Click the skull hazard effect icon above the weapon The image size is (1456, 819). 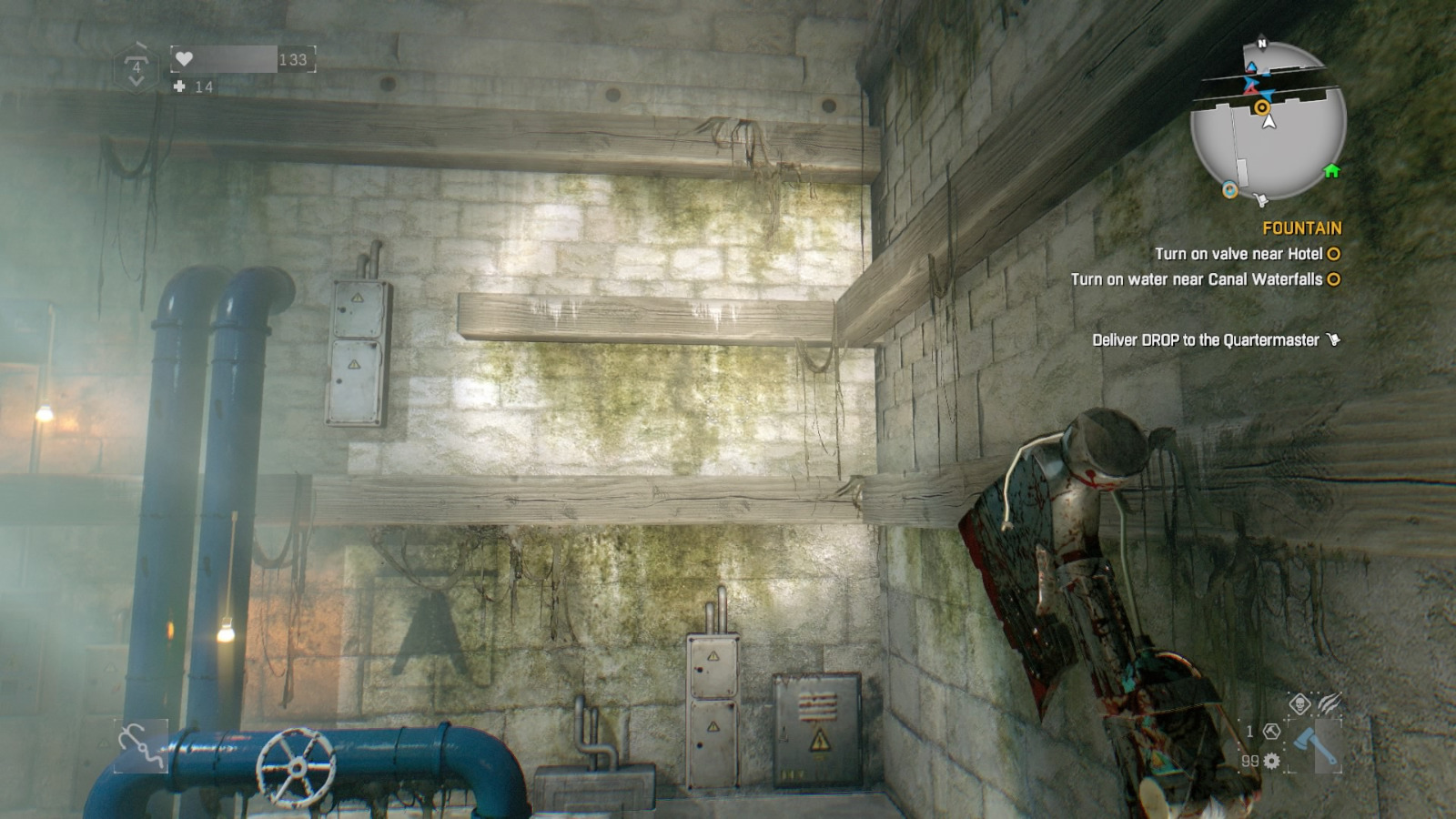click(1299, 703)
